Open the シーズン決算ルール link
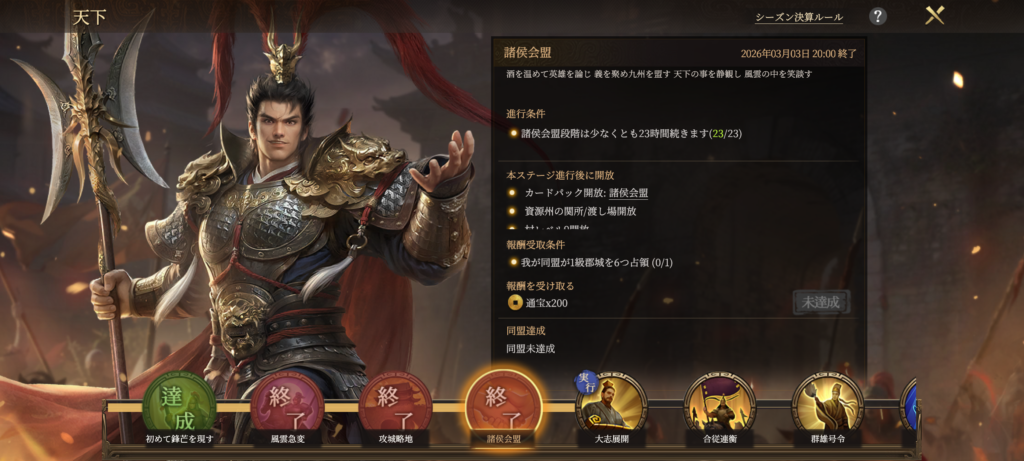This screenshot has height=461, width=1024. click(x=798, y=17)
